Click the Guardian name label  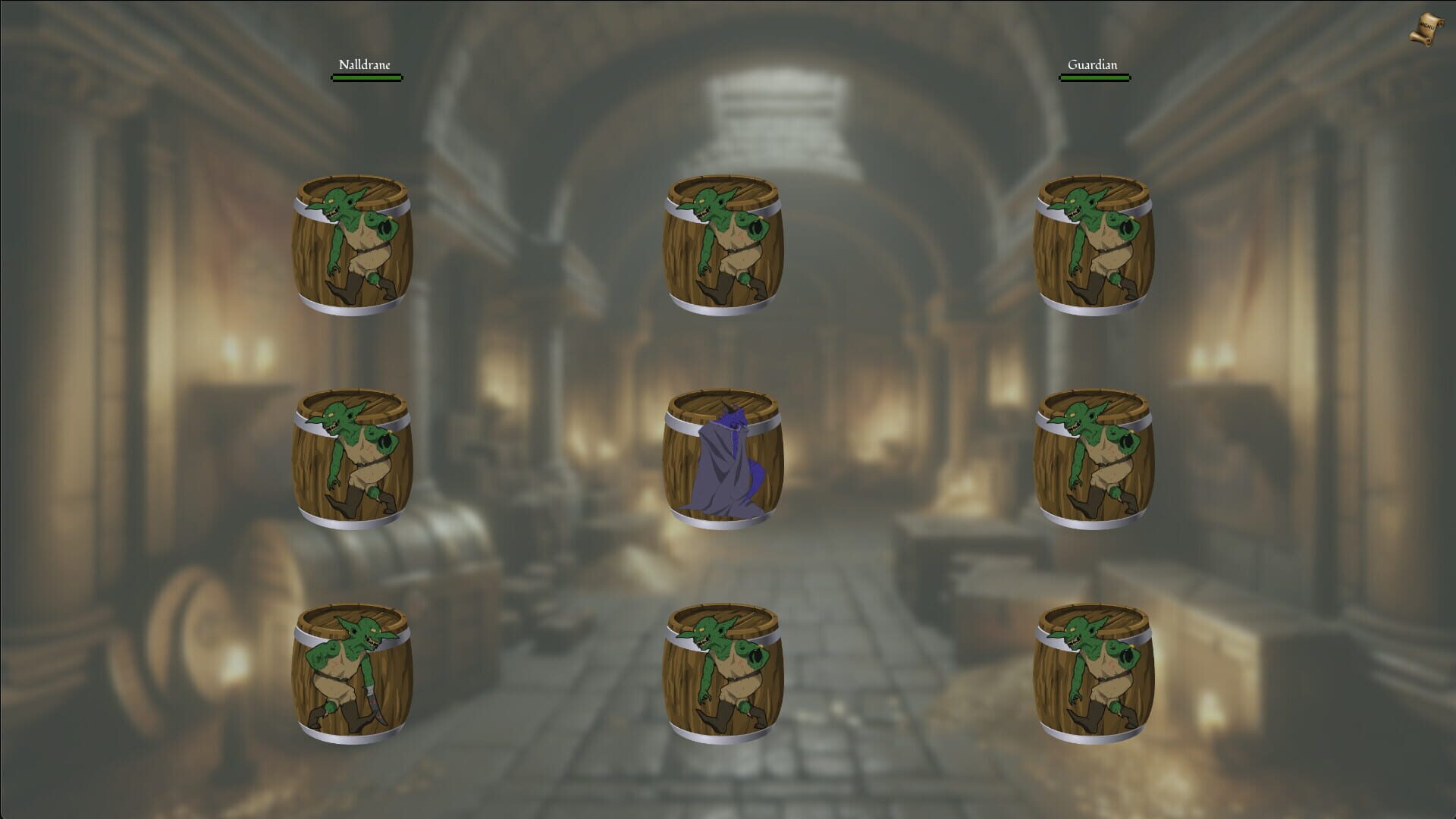(1092, 64)
